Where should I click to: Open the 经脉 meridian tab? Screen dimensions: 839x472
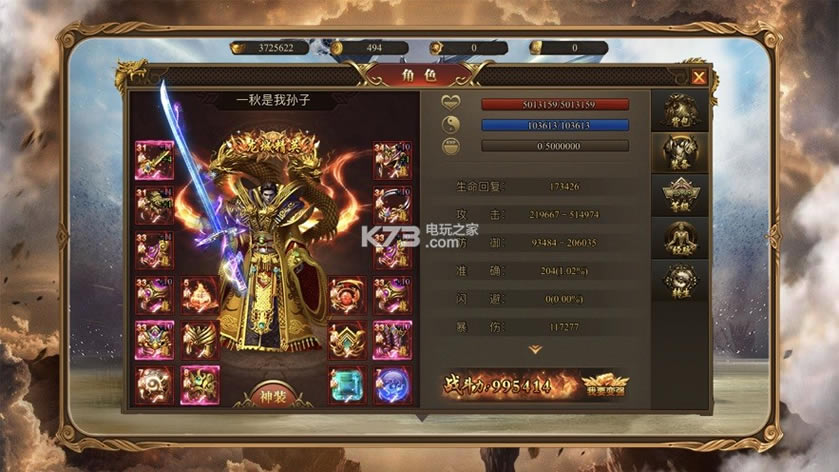680,238
